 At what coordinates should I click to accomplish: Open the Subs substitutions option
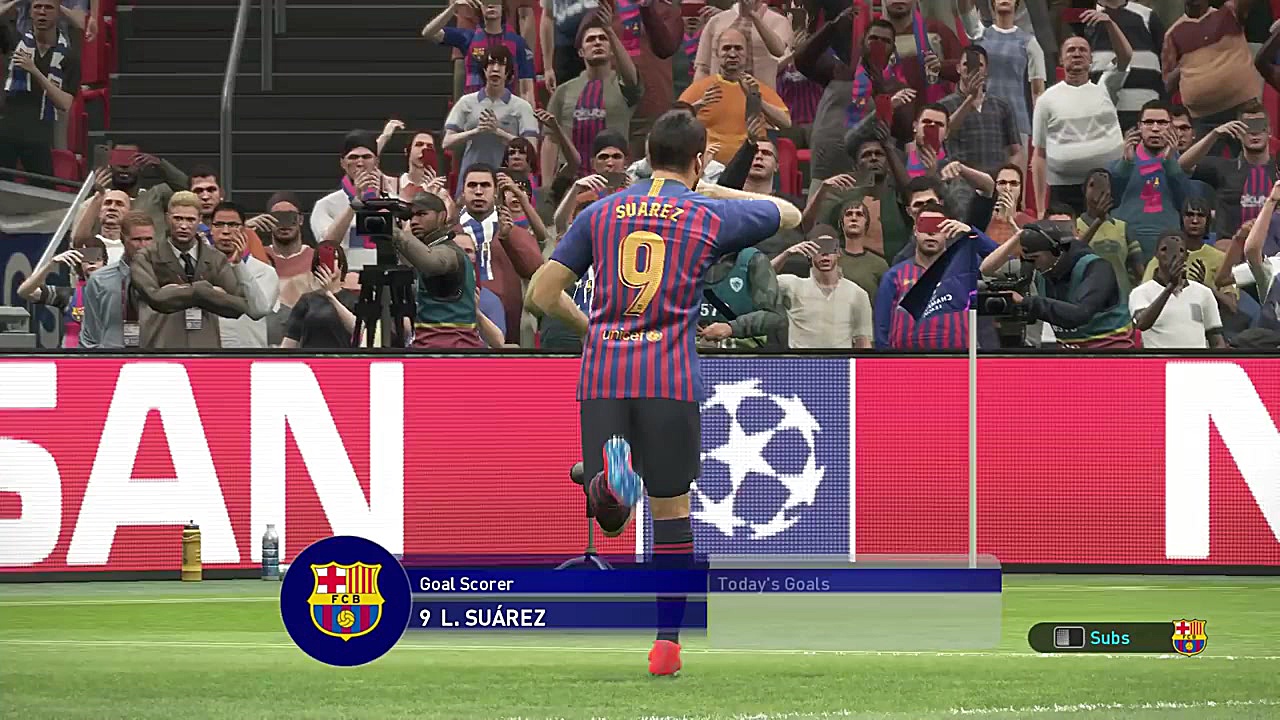[1109, 637]
